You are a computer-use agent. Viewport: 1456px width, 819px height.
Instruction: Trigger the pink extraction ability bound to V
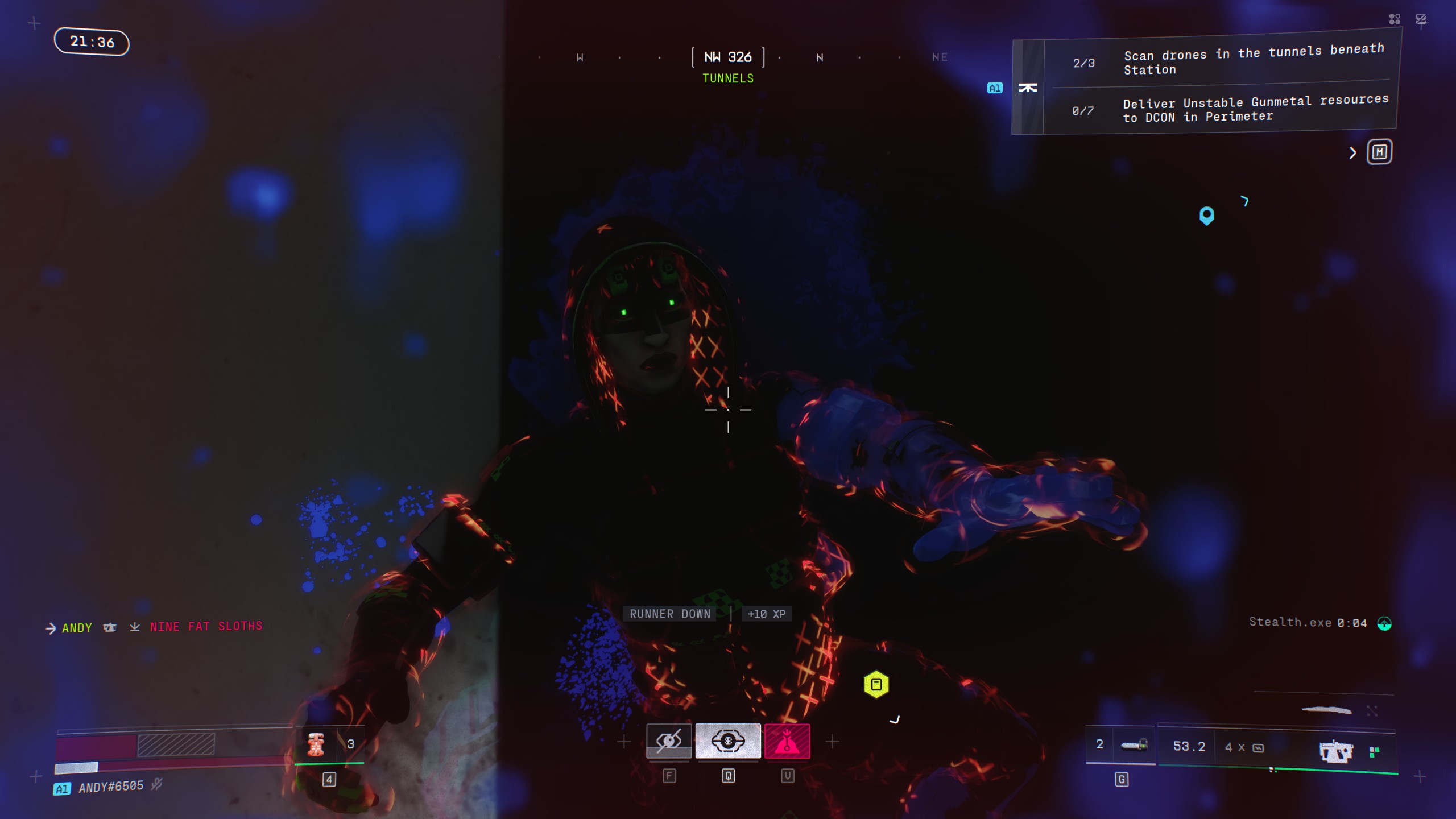click(x=787, y=741)
